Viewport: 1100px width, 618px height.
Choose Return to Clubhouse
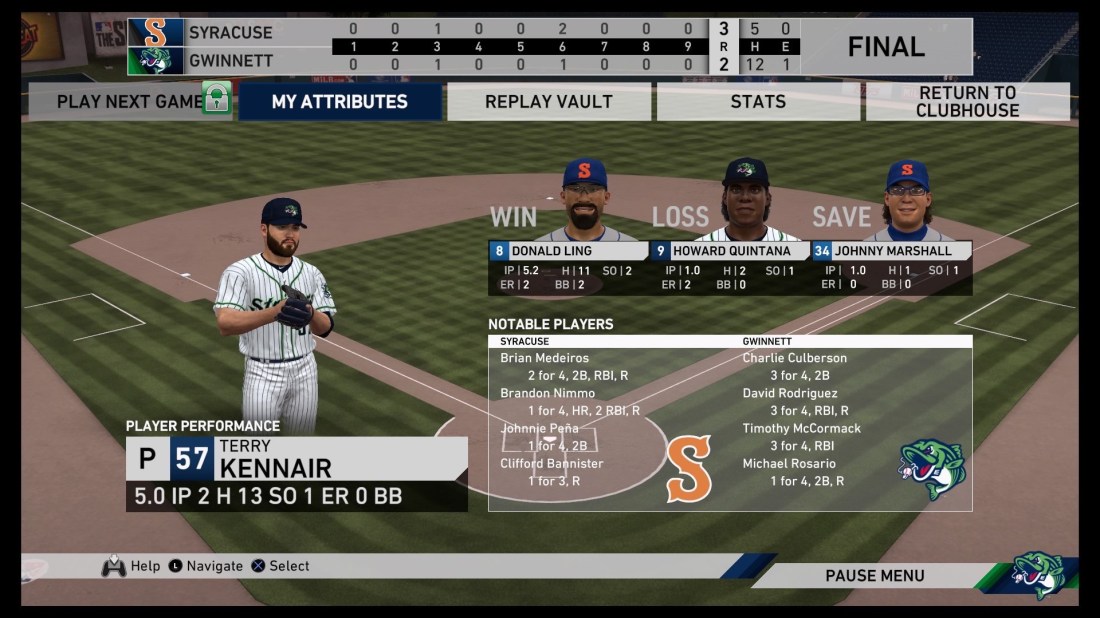pyautogui.click(x=967, y=101)
